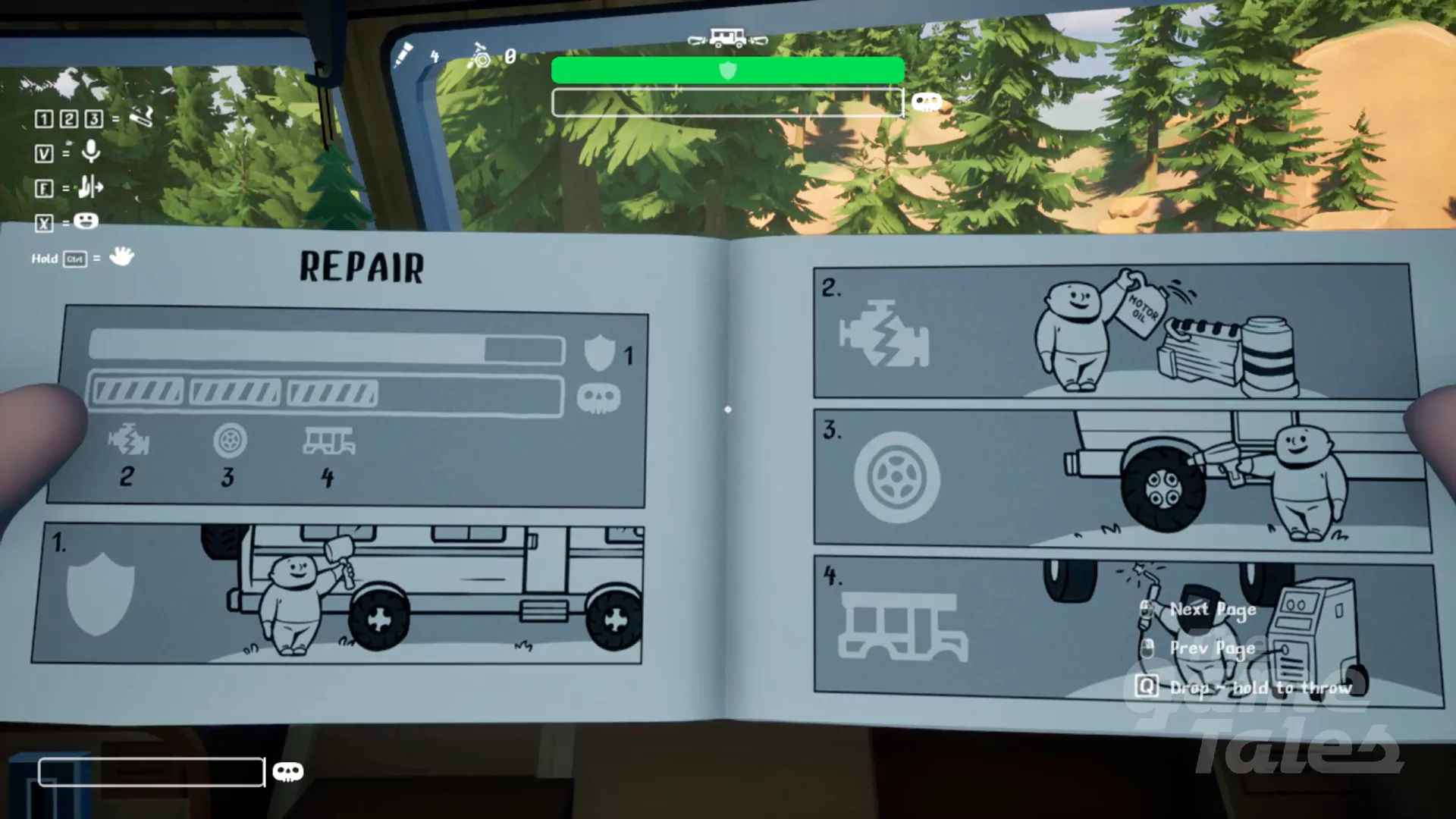Click the RV vehicle icon above green bar
Screen dimensions: 1456x819
coord(727,38)
